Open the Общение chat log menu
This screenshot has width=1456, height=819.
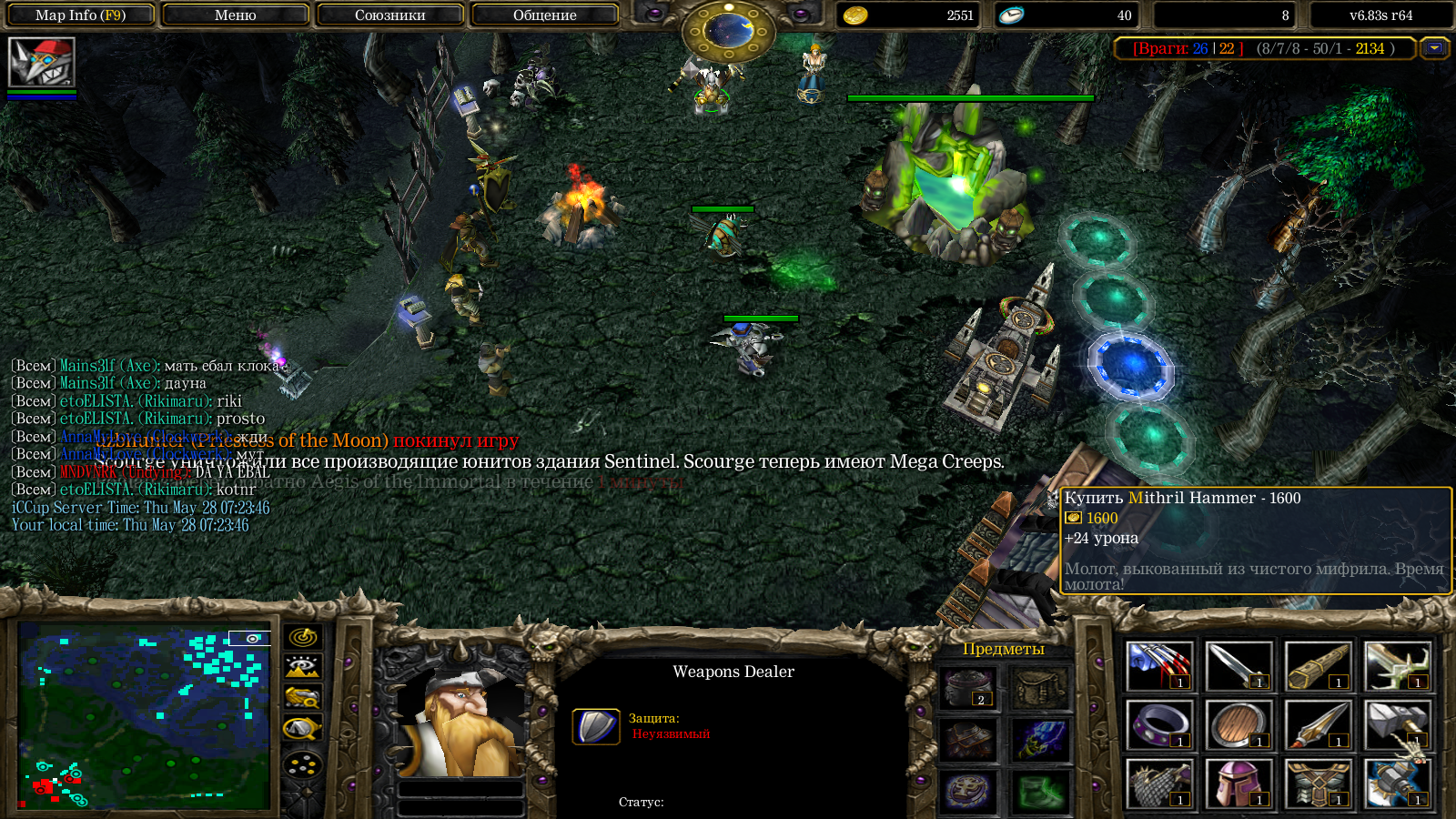click(x=544, y=15)
